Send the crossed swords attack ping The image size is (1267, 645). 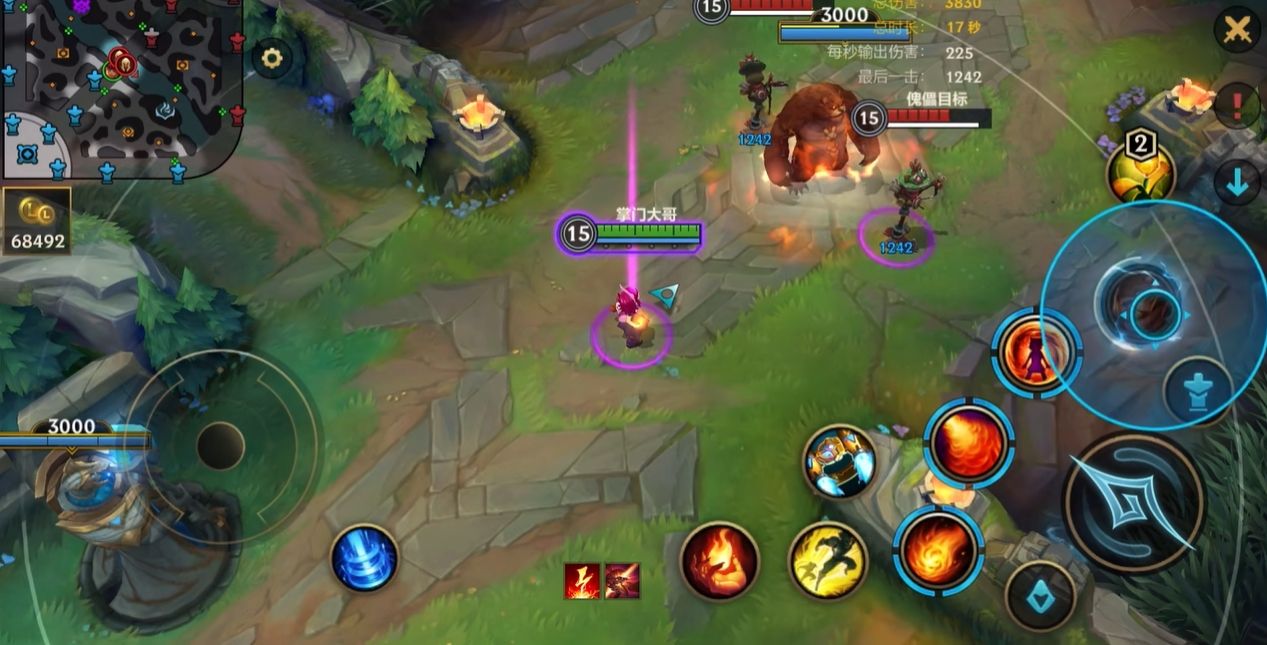(x=1237, y=30)
